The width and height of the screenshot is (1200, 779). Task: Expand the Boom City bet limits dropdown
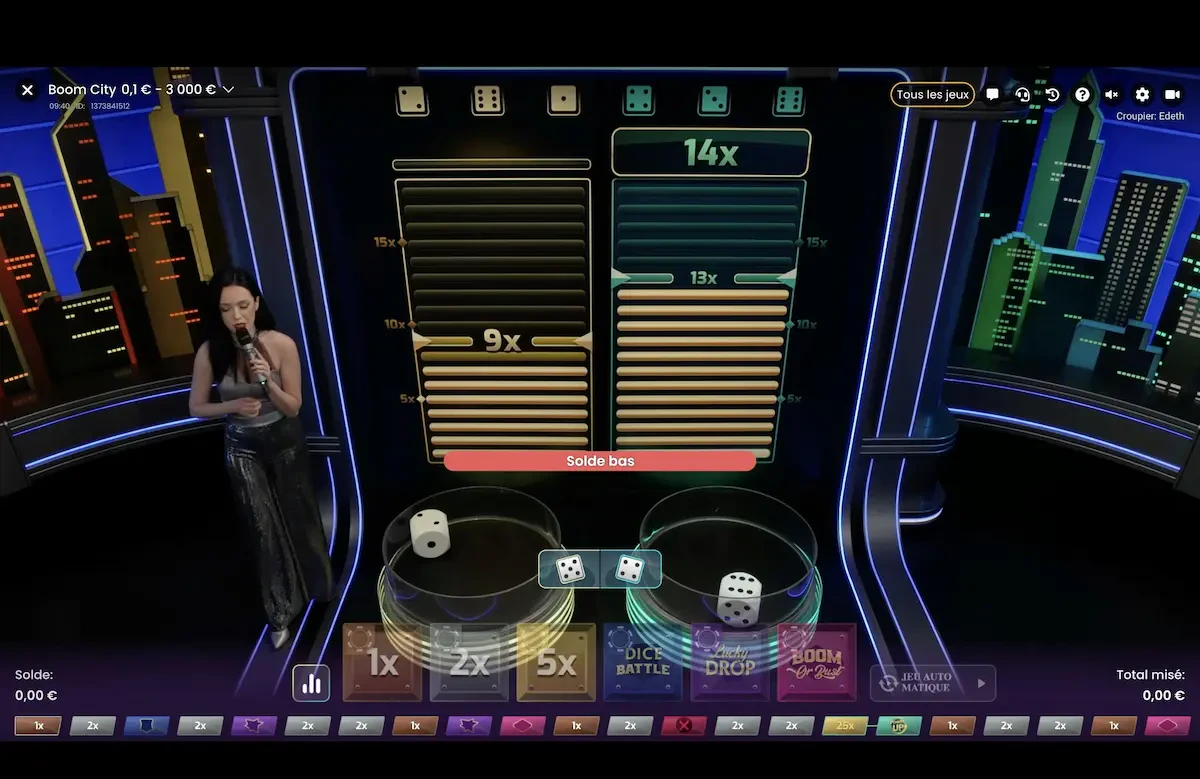point(228,90)
